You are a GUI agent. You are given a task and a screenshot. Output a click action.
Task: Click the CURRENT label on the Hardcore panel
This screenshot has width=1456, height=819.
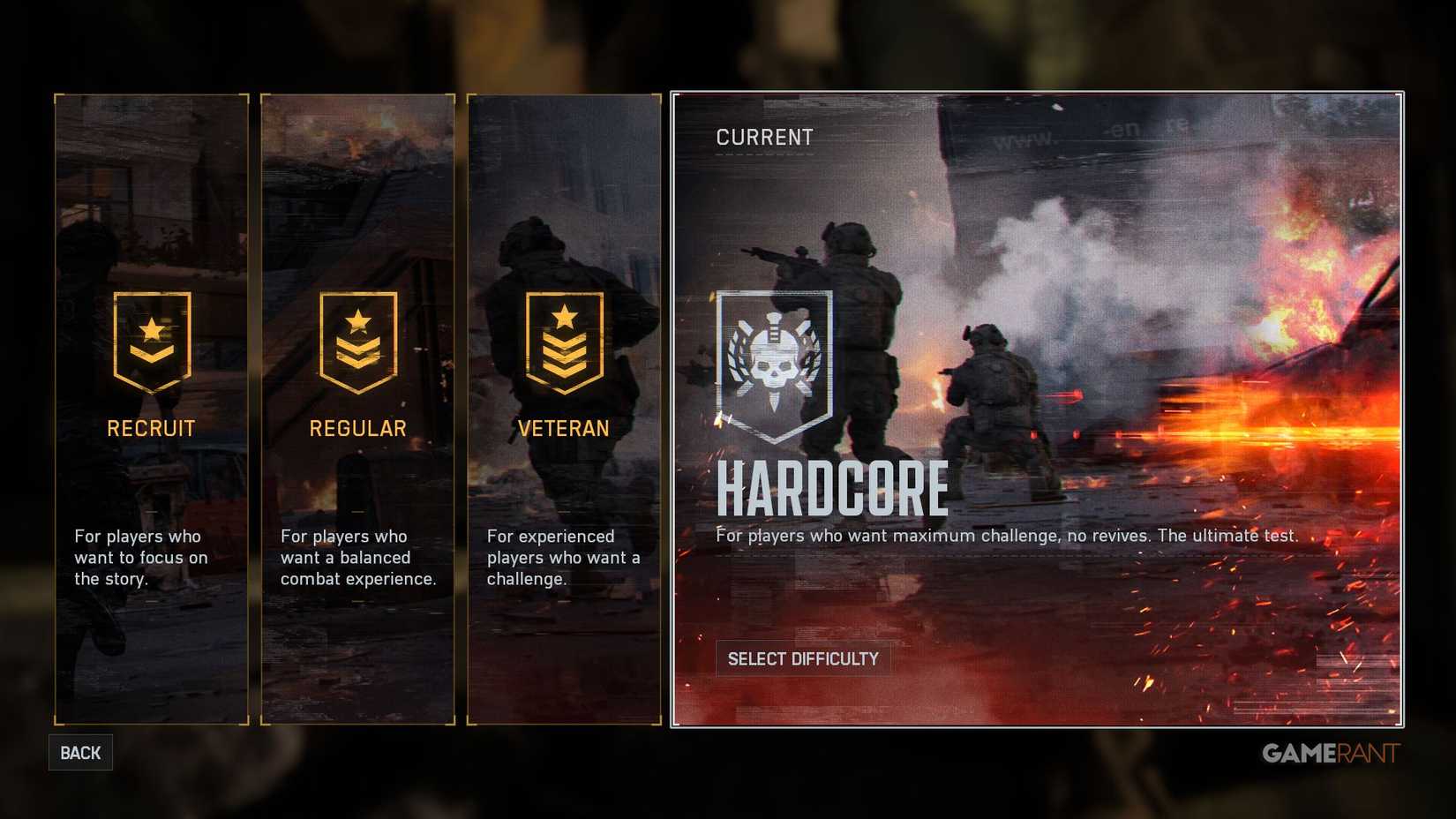(x=764, y=137)
